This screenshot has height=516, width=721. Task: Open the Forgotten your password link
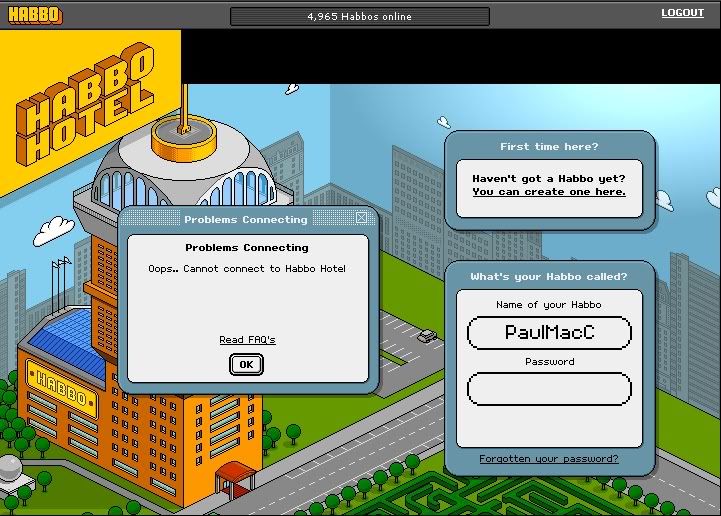coord(549,459)
